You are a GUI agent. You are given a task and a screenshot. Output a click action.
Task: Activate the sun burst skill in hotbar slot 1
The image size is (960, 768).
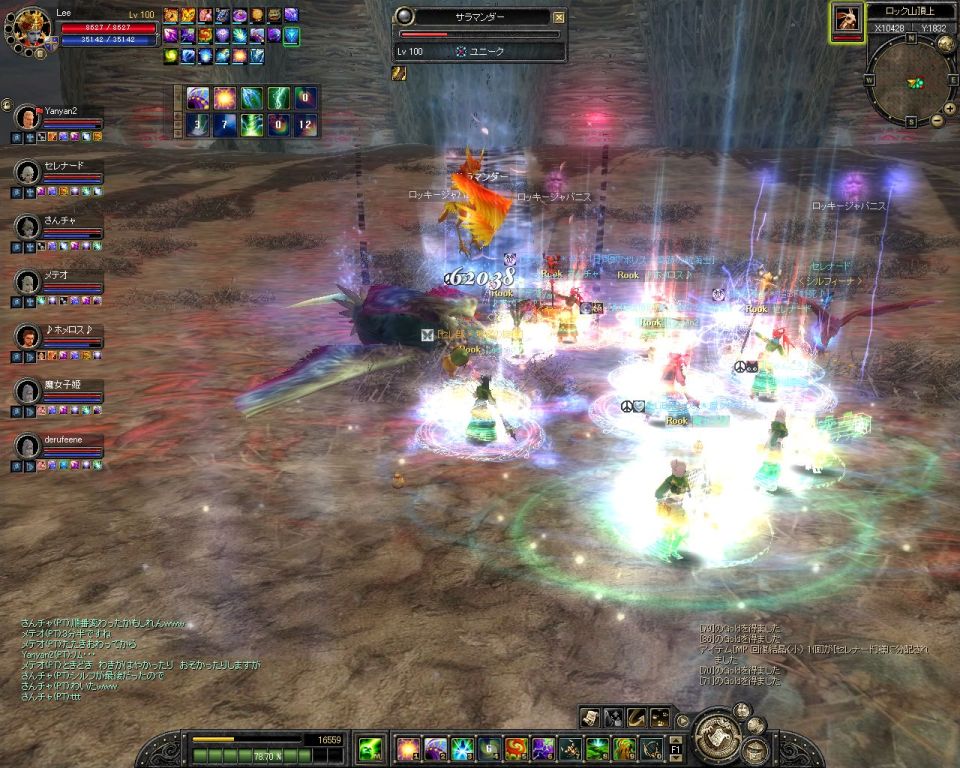(x=408, y=748)
